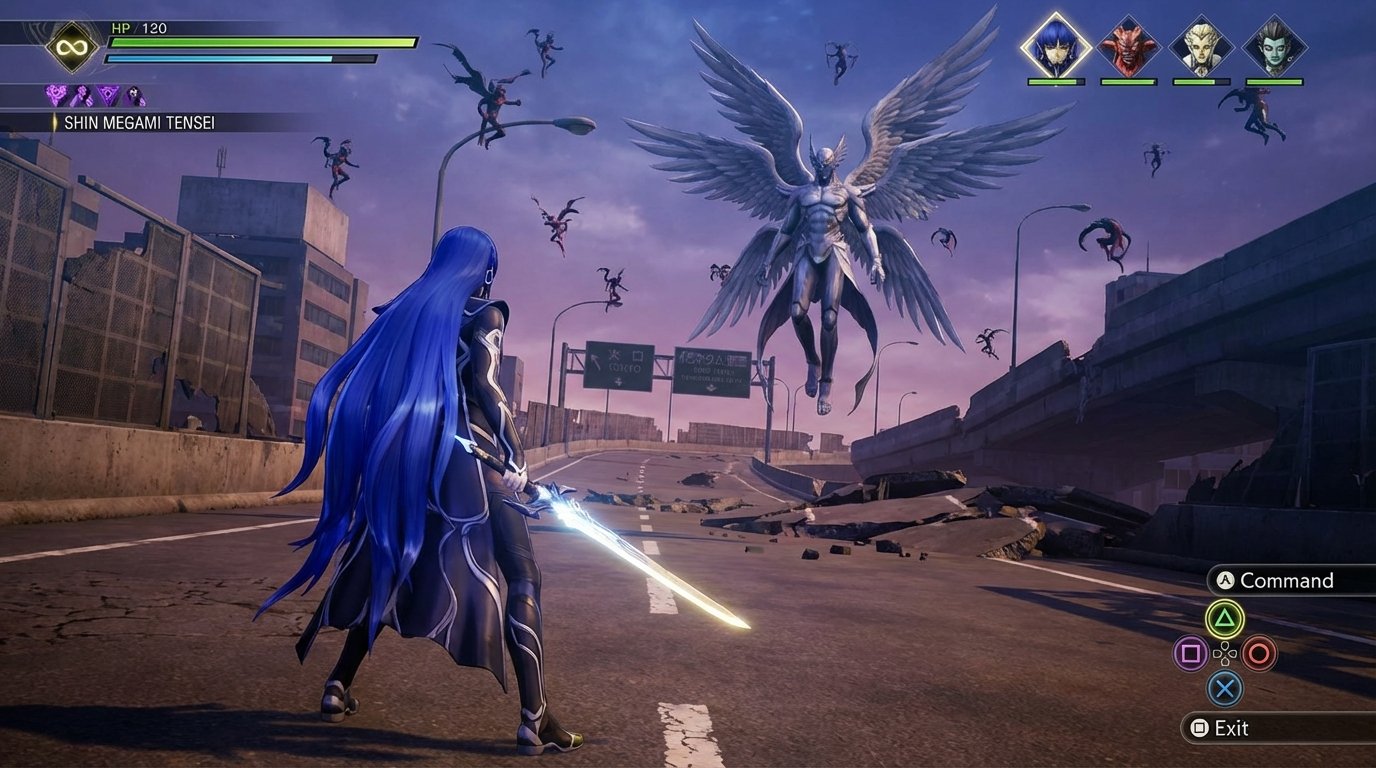Select the purple heart-shaped buff icon
Screen dimensions: 1376x768
pyautogui.click(x=55, y=95)
